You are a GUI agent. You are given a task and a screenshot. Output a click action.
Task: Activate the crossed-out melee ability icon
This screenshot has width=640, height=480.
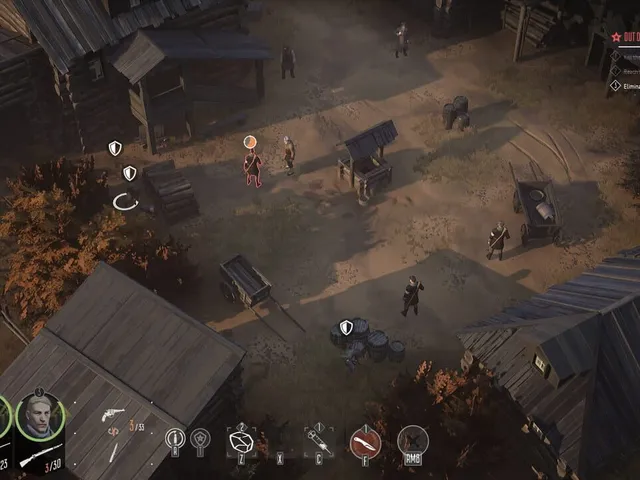pyautogui.click(x=412, y=440)
